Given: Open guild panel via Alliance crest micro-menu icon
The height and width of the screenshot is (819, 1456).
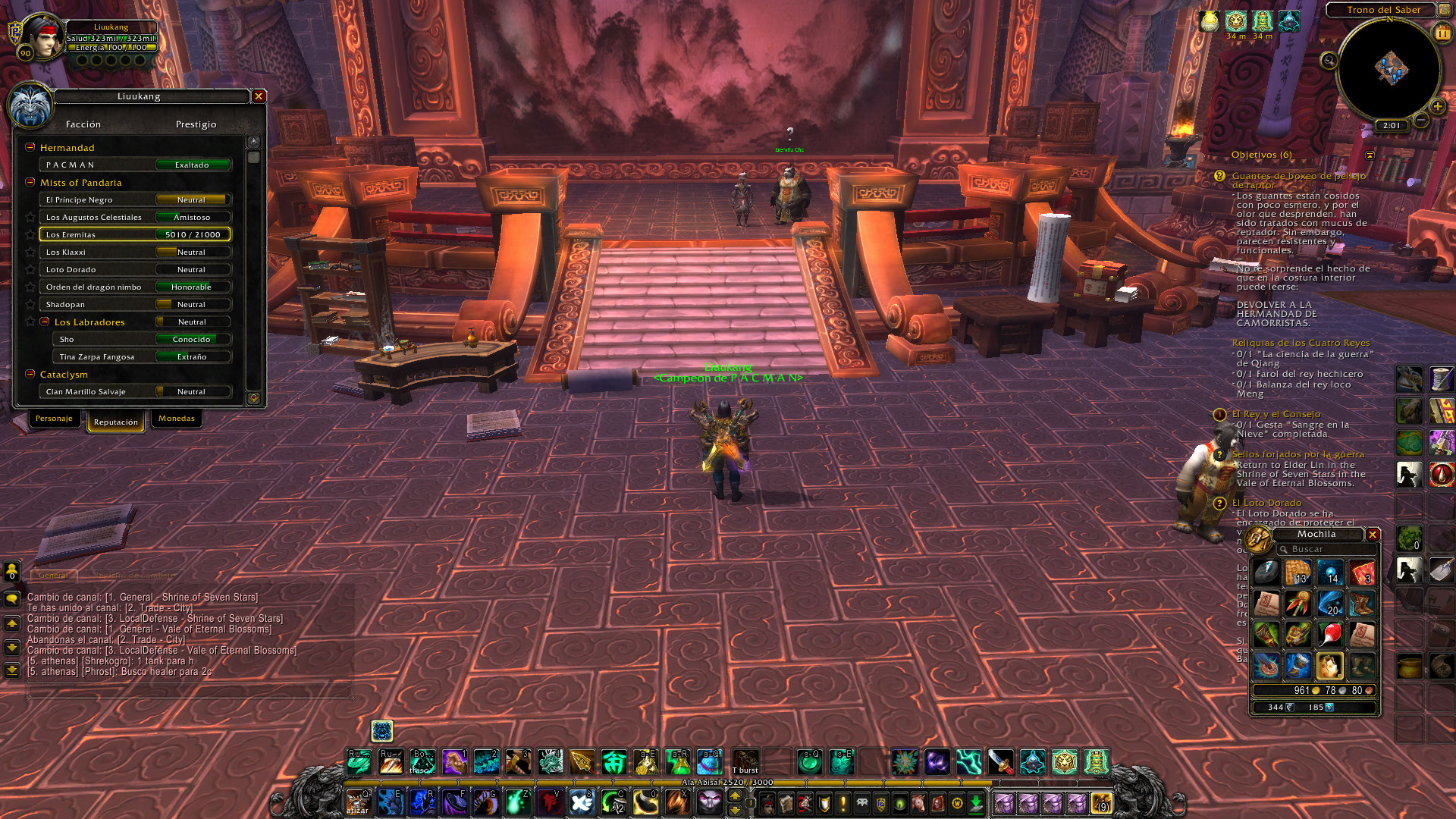Looking at the screenshot, I should (x=880, y=805).
